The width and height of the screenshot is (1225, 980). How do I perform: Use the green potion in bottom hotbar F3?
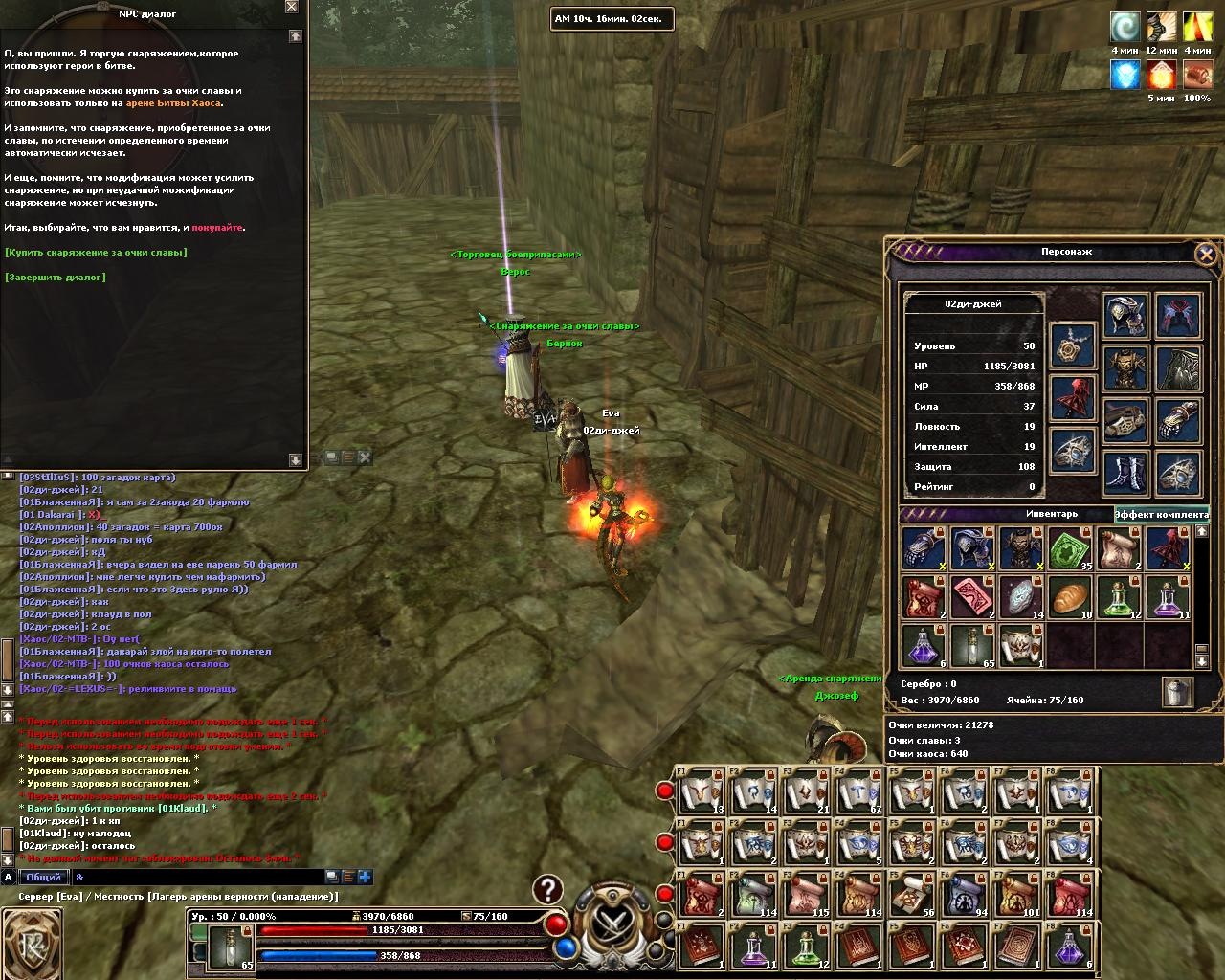click(x=806, y=948)
